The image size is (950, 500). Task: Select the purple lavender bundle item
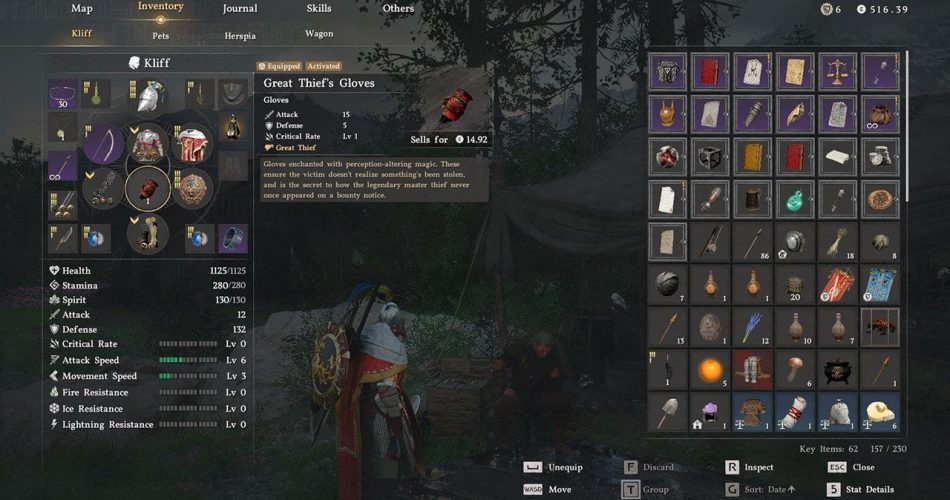coord(752,326)
